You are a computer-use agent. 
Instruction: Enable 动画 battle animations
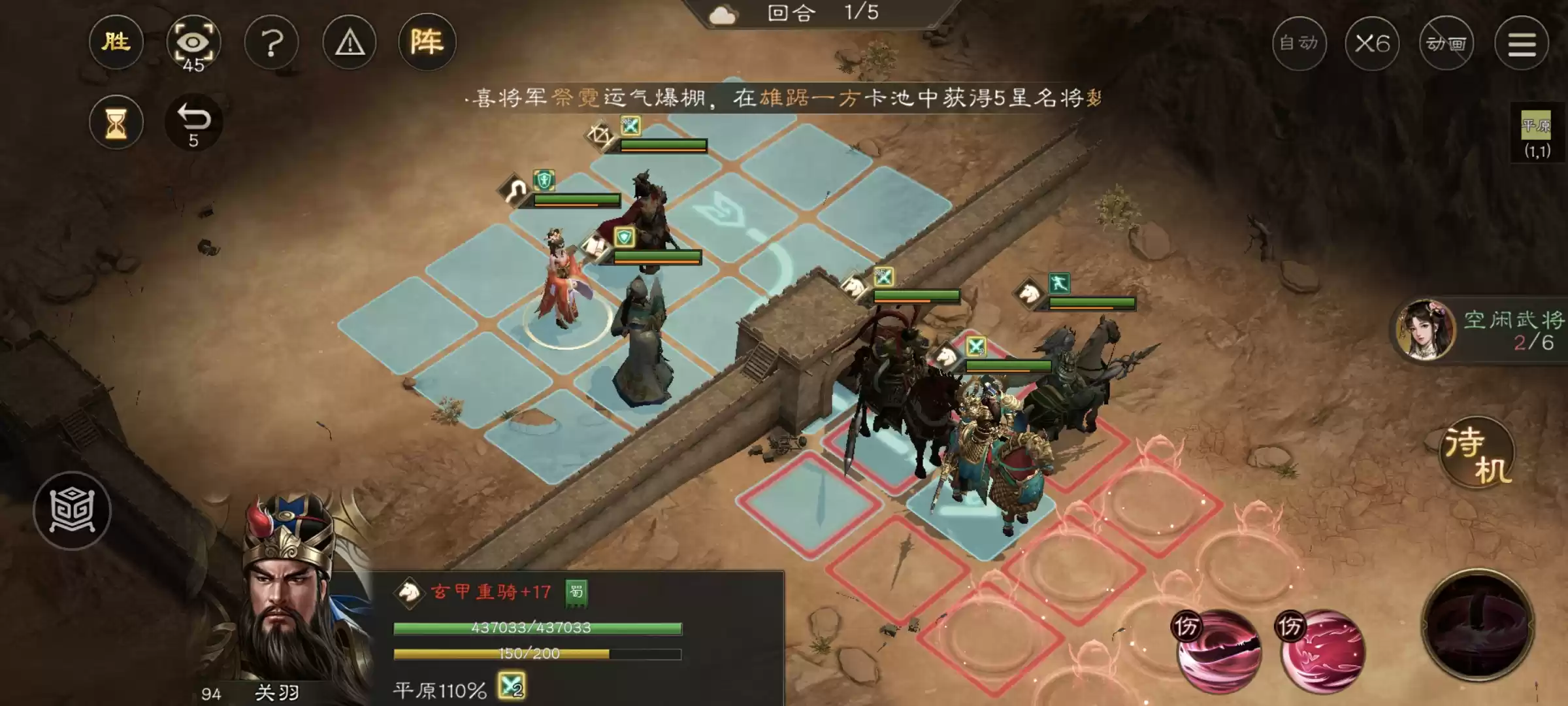click(x=1446, y=44)
